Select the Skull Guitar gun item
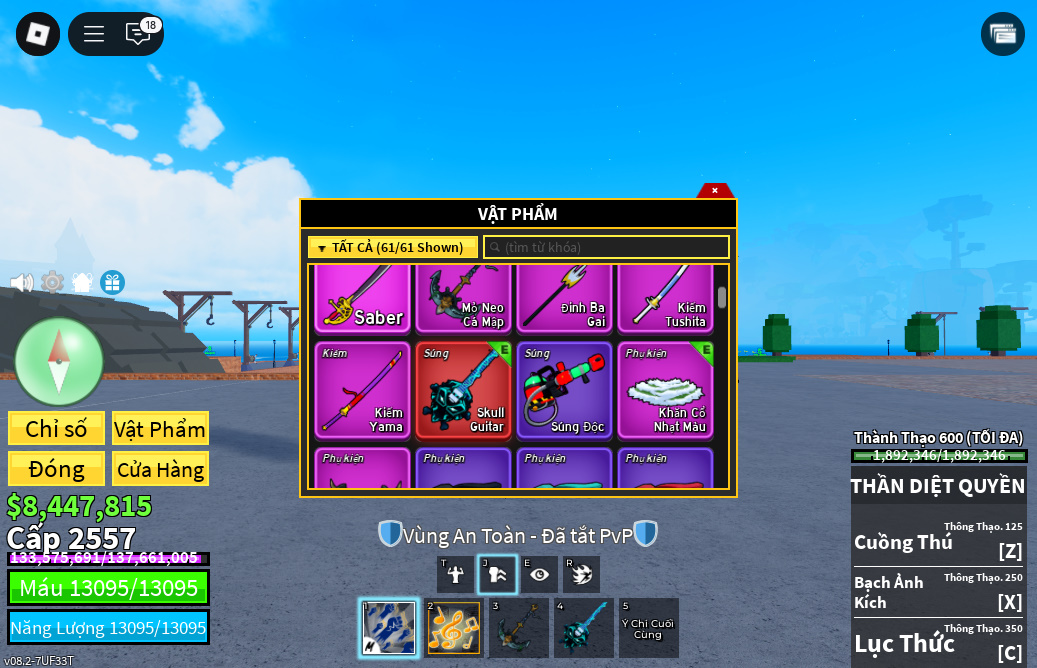This screenshot has height=668, width=1037. coord(463,391)
